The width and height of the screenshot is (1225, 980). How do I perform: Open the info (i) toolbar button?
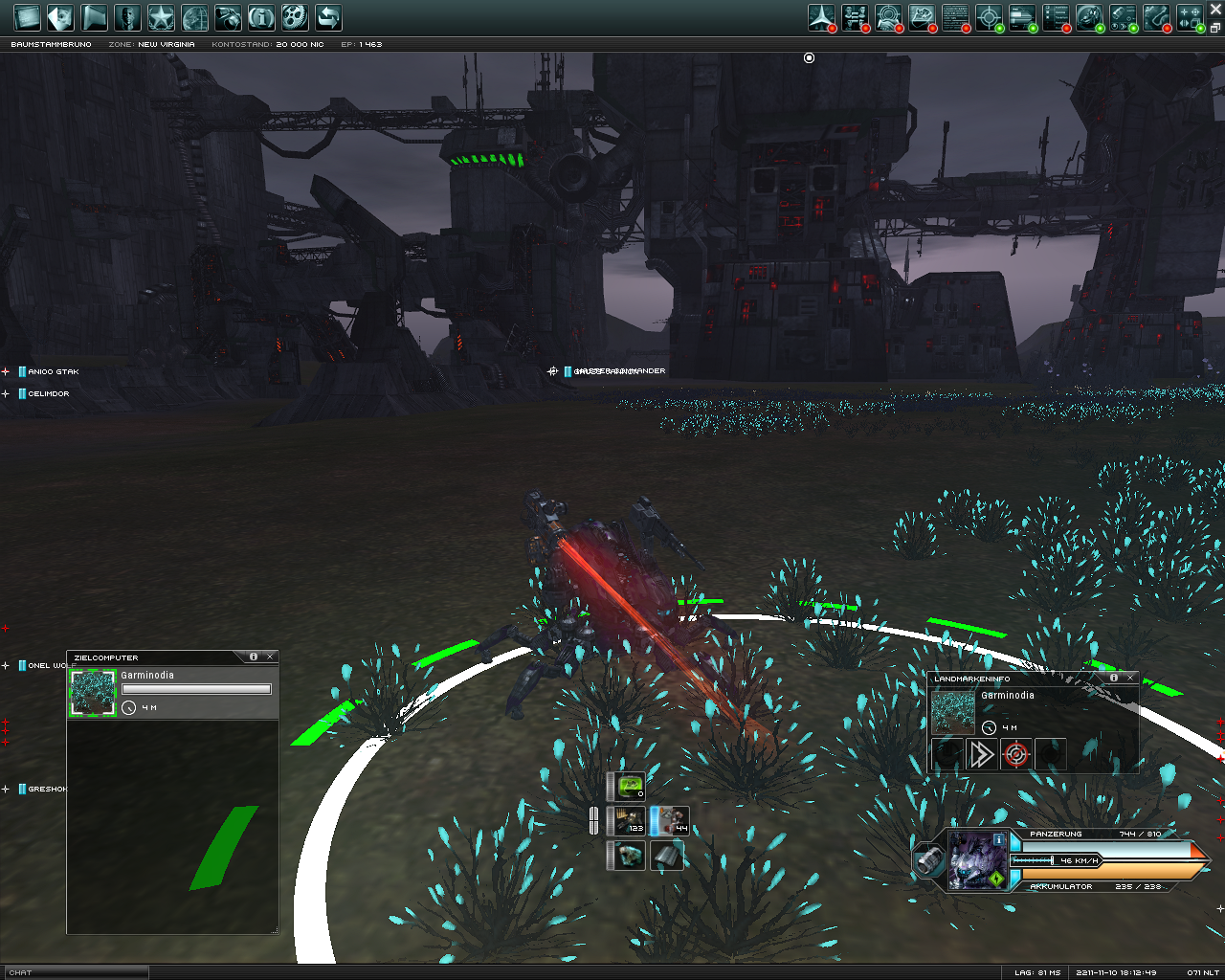[261, 17]
